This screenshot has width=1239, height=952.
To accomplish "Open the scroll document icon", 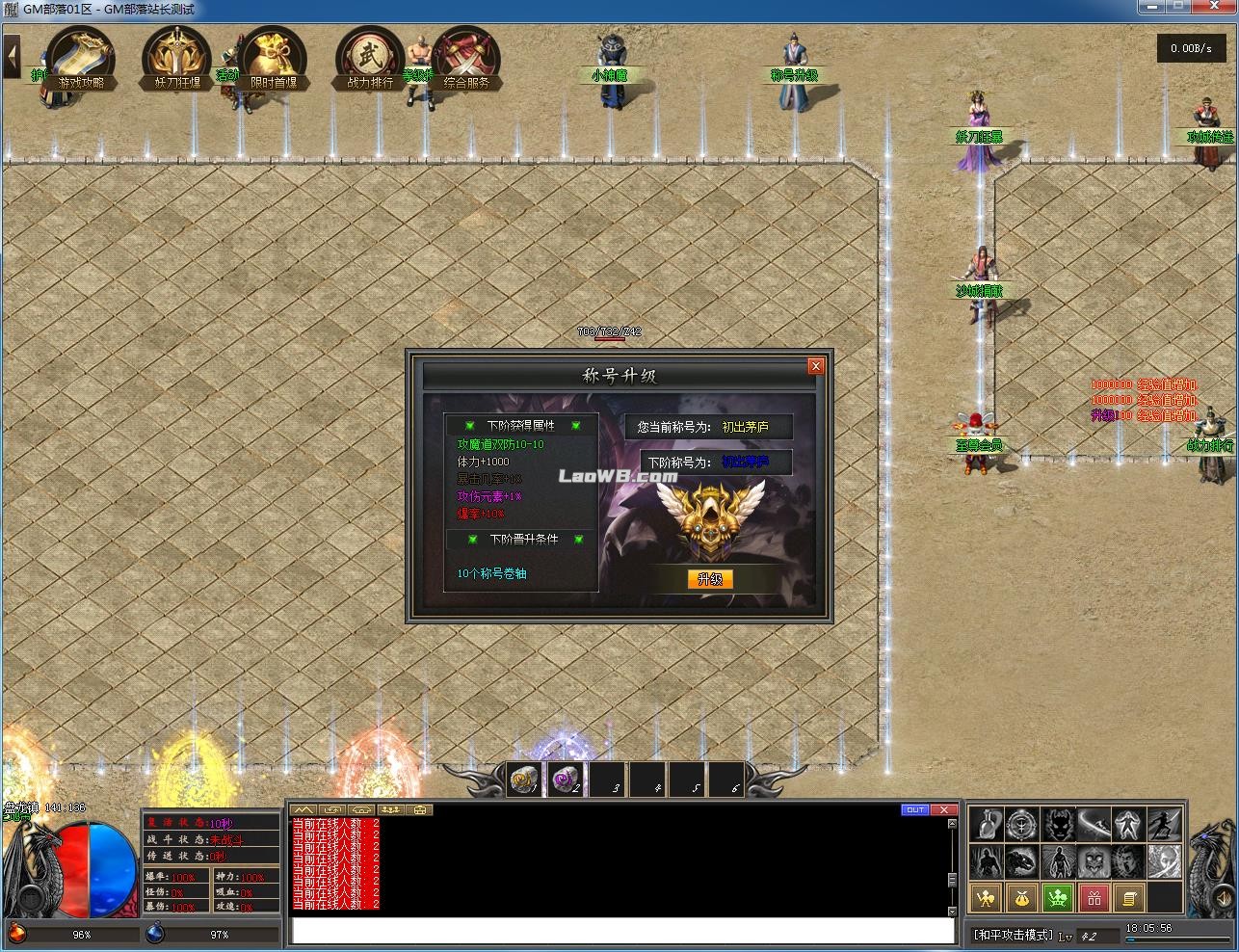I will 1129,898.
